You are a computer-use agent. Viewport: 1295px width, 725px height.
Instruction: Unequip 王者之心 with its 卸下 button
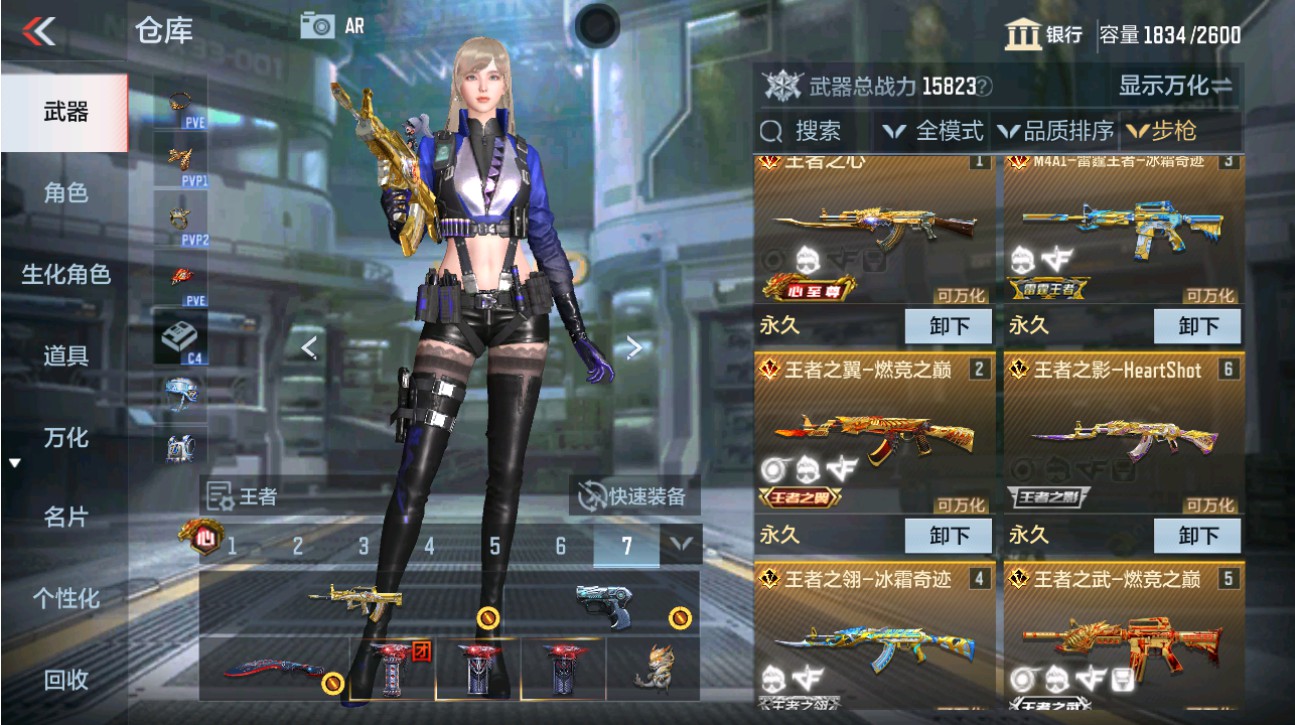948,326
